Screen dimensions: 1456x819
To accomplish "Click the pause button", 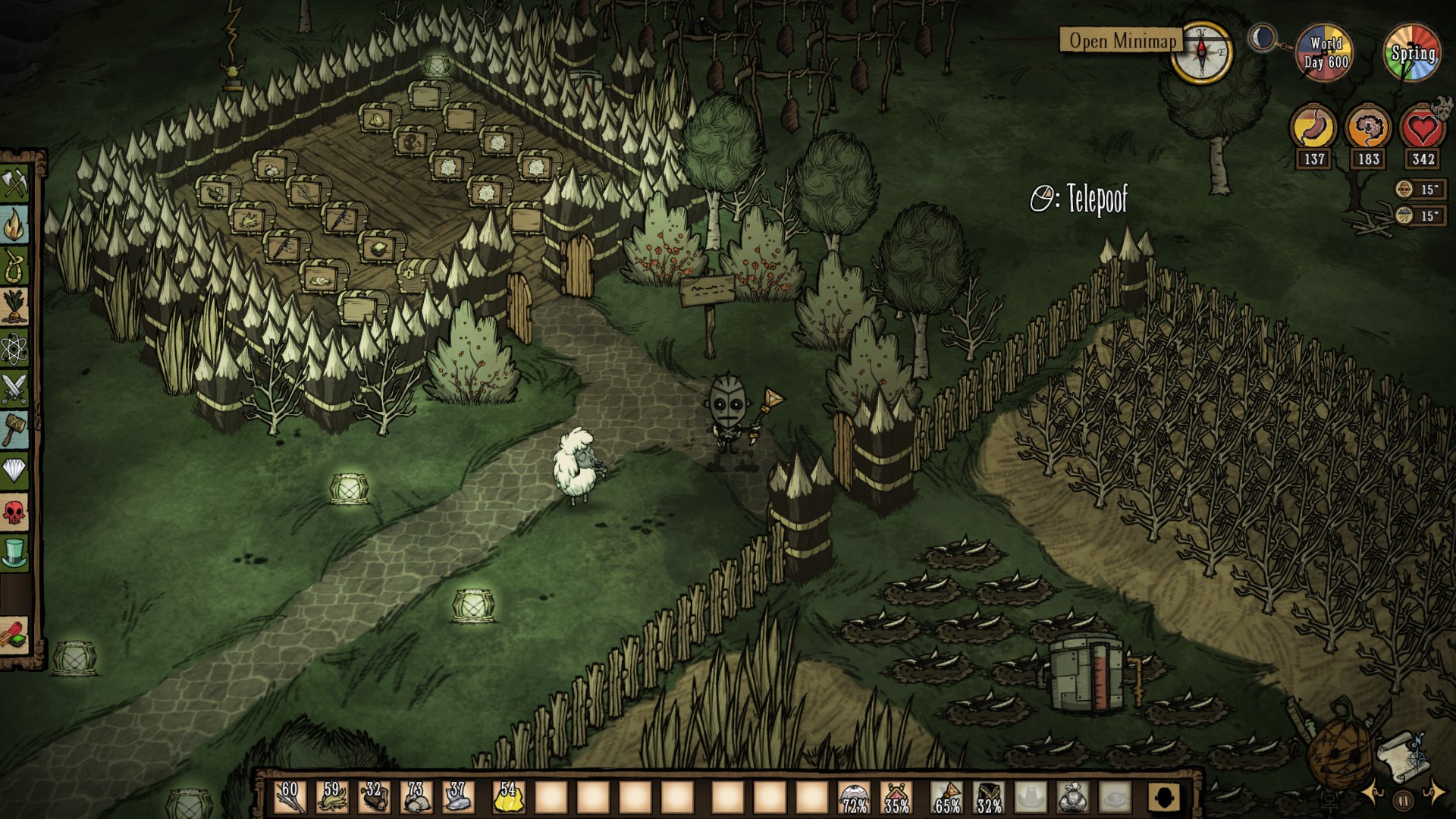I will pyautogui.click(x=1404, y=799).
